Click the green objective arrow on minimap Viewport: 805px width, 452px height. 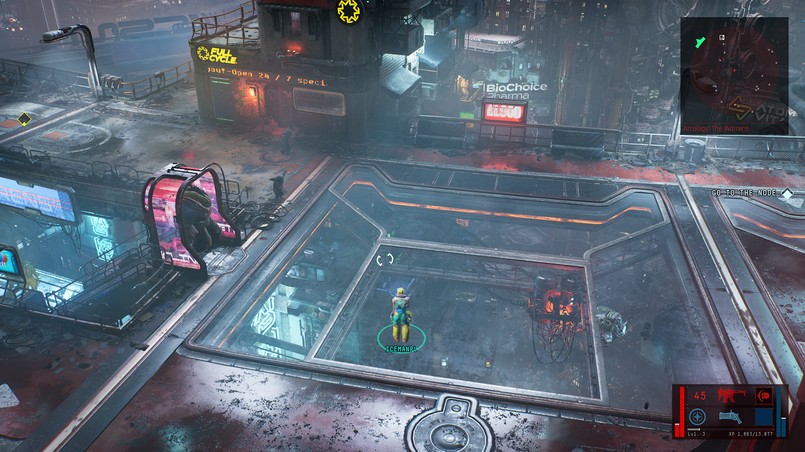[x=701, y=39]
